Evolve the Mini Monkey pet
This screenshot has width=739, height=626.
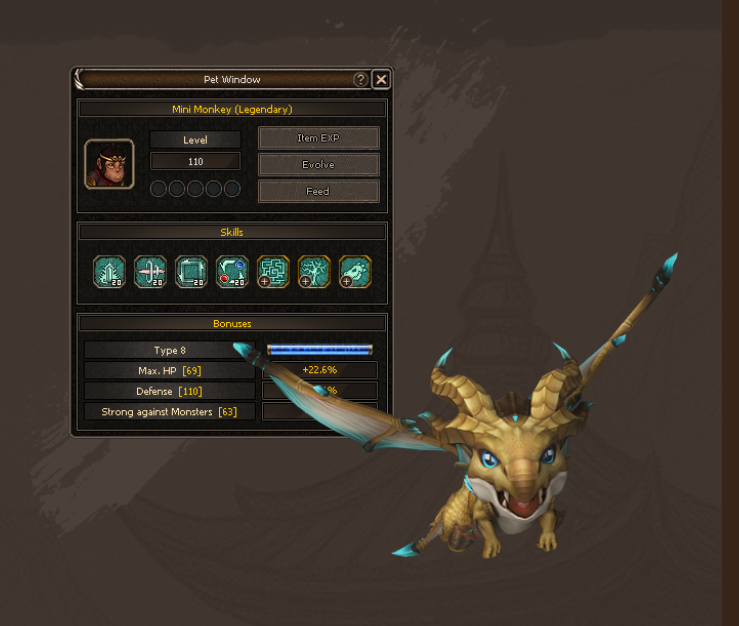click(318, 164)
